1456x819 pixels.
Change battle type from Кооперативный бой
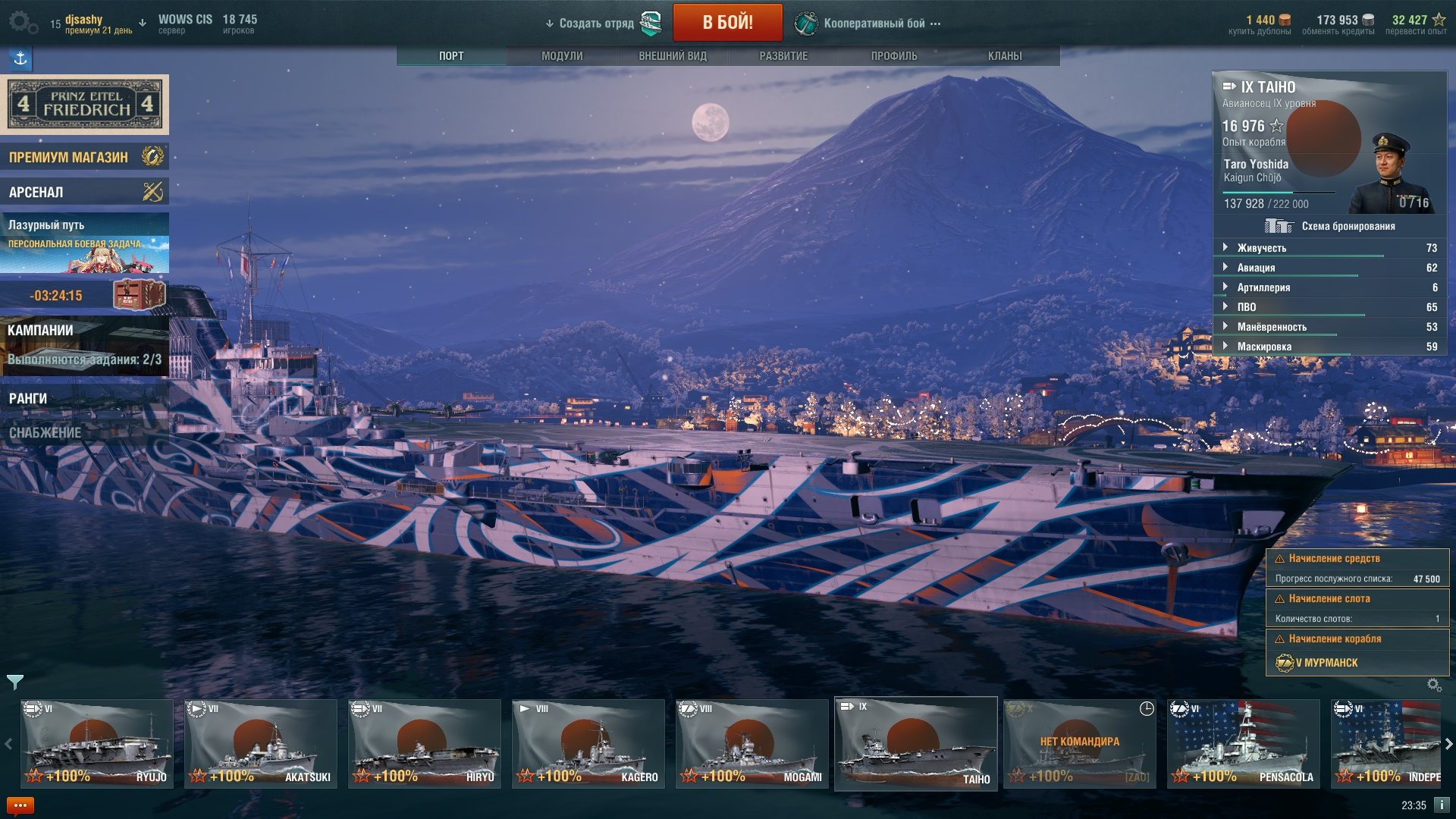[874, 24]
